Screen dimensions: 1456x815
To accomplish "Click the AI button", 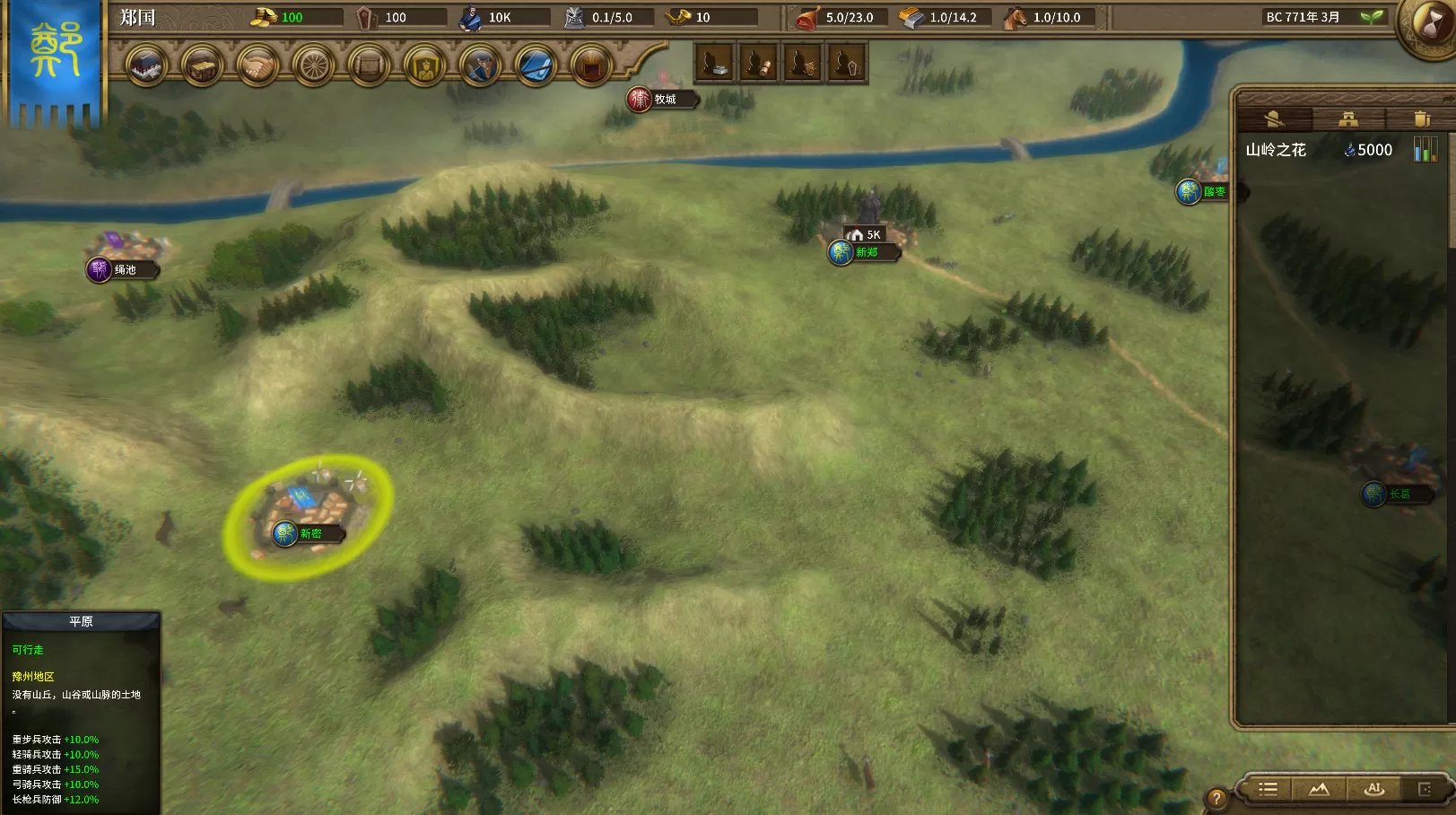I will tap(1373, 789).
